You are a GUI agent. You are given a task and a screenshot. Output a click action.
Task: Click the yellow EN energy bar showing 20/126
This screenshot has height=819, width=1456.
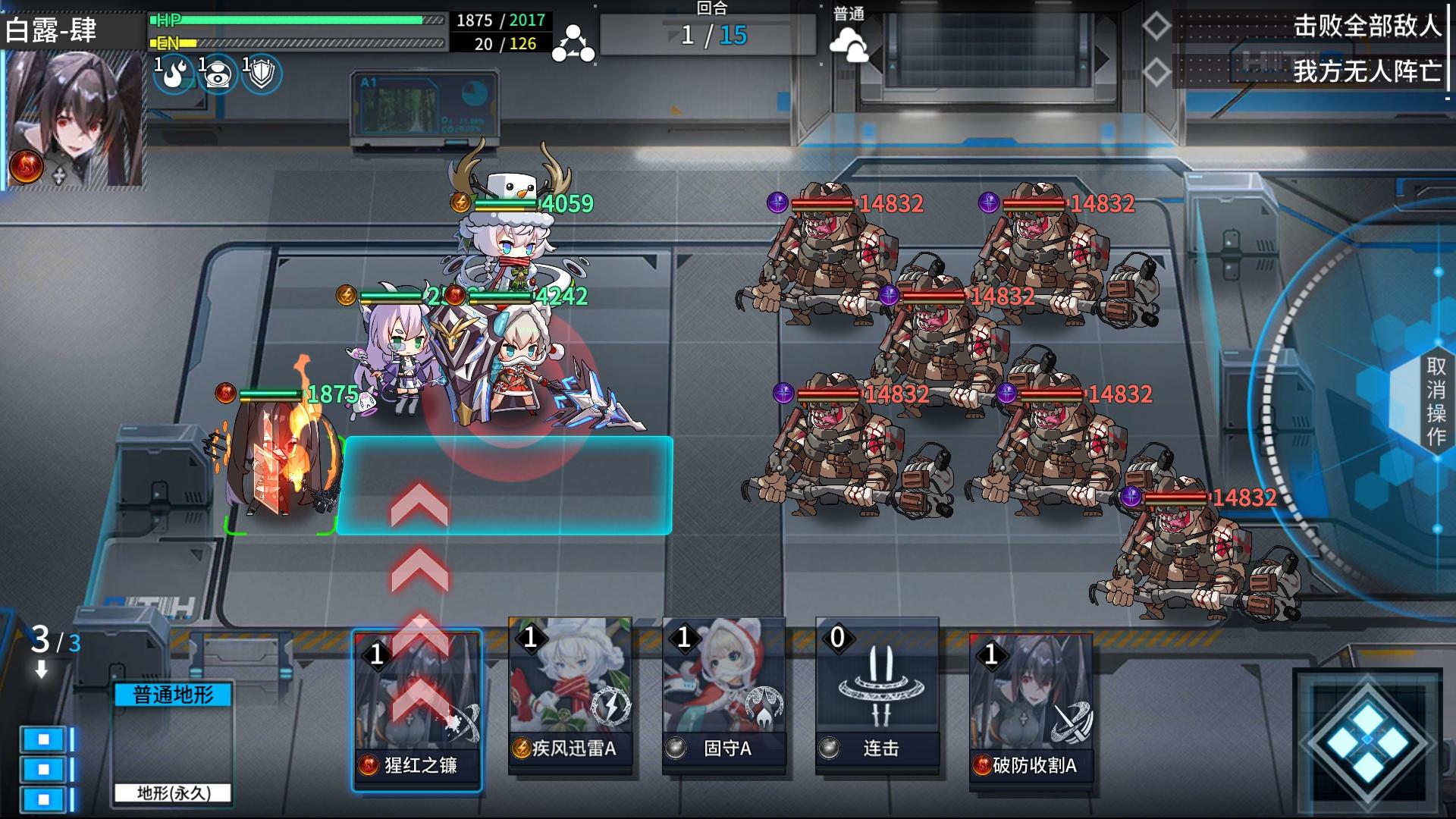point(296,43)
